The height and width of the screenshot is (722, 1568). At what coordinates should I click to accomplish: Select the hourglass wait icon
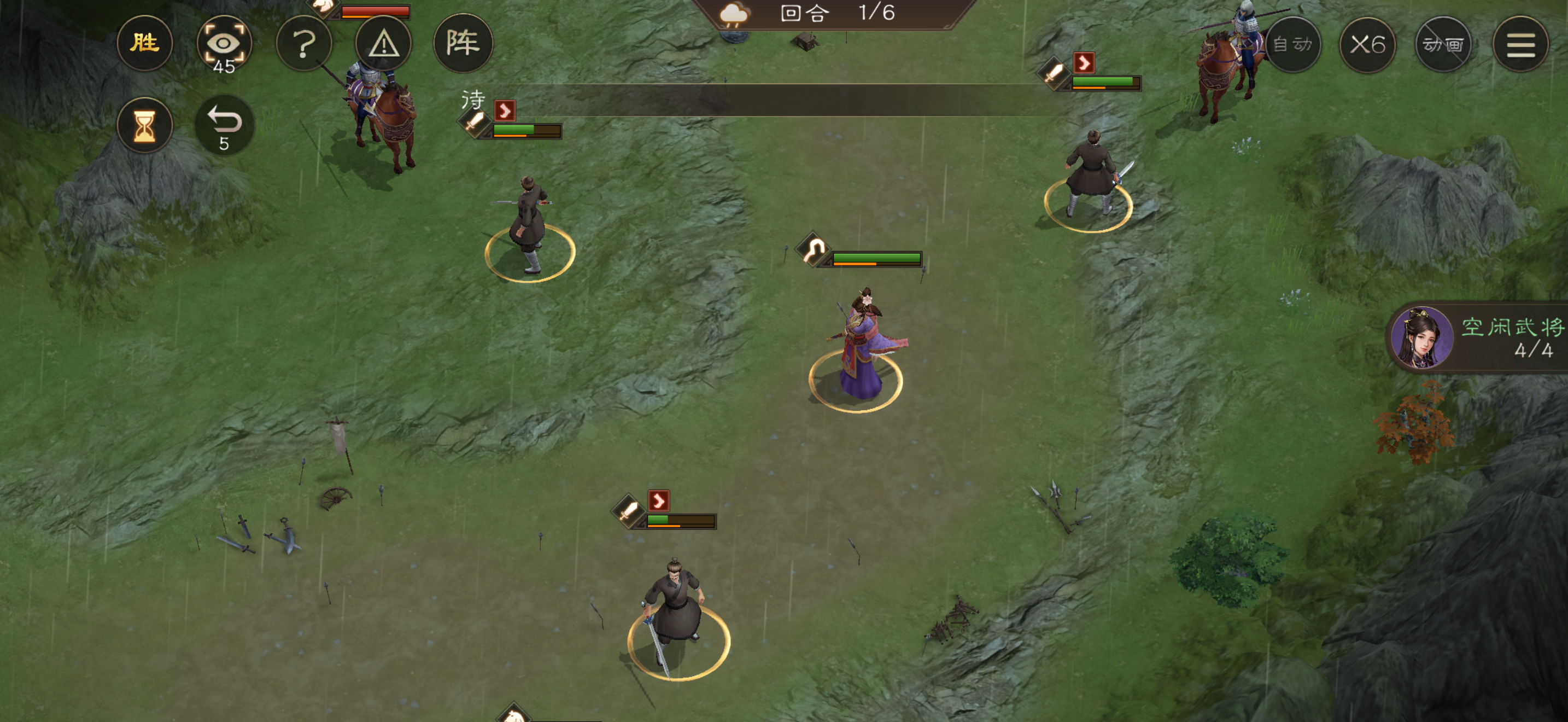click(x=144, y=125)
